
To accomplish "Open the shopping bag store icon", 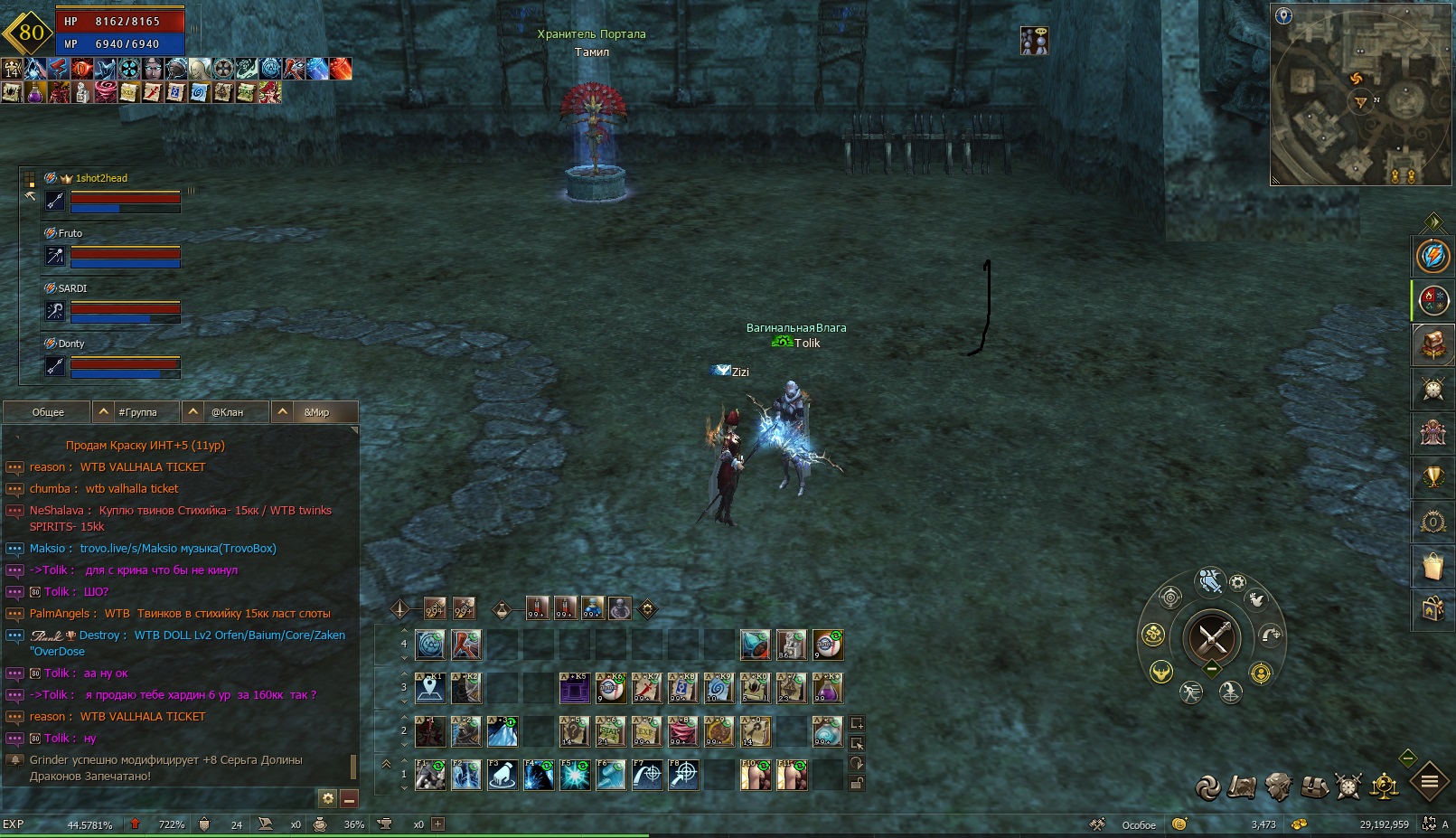I will 1433,566.
